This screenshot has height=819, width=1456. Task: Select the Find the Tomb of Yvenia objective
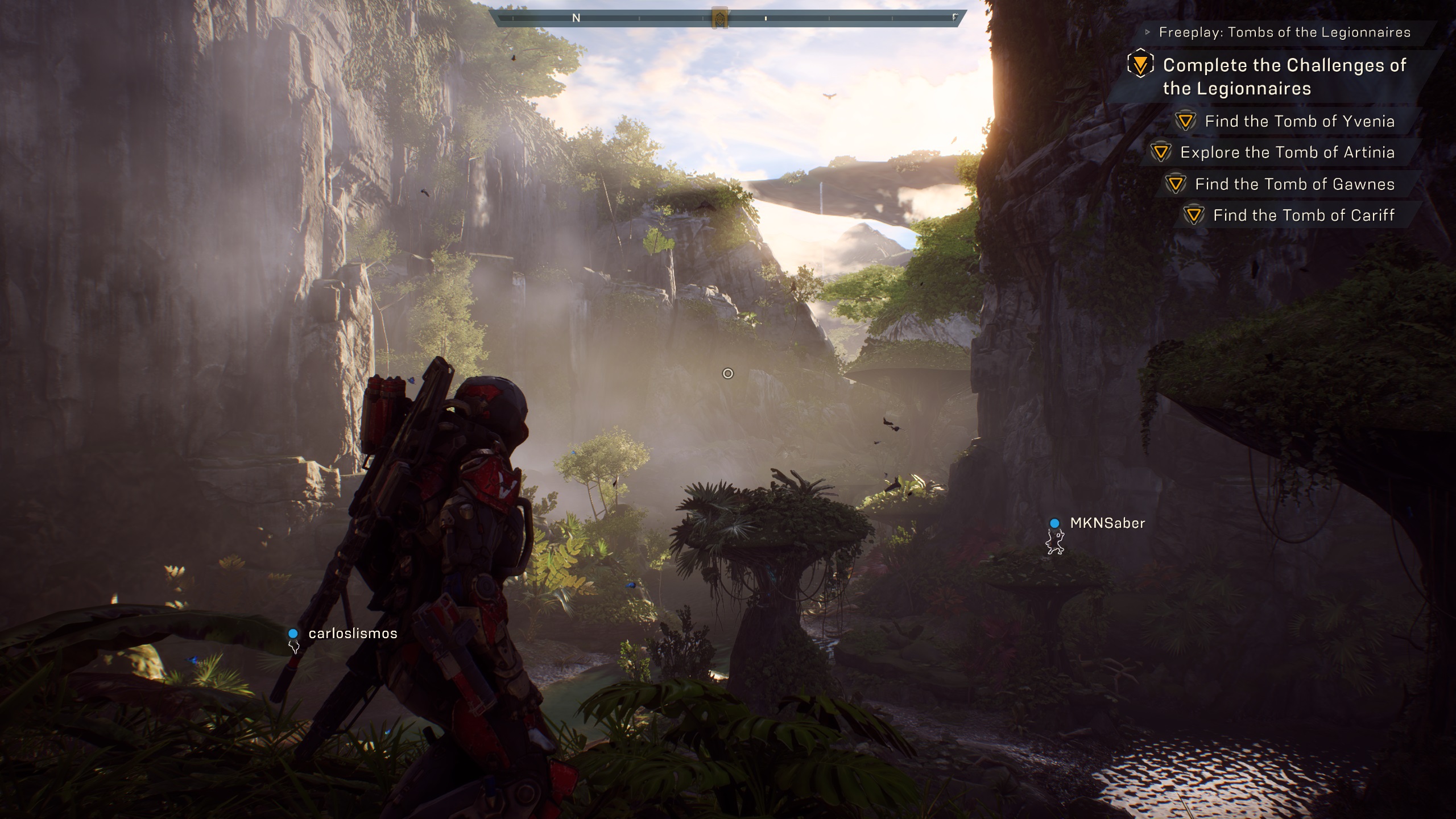(x=1299, y=121)
